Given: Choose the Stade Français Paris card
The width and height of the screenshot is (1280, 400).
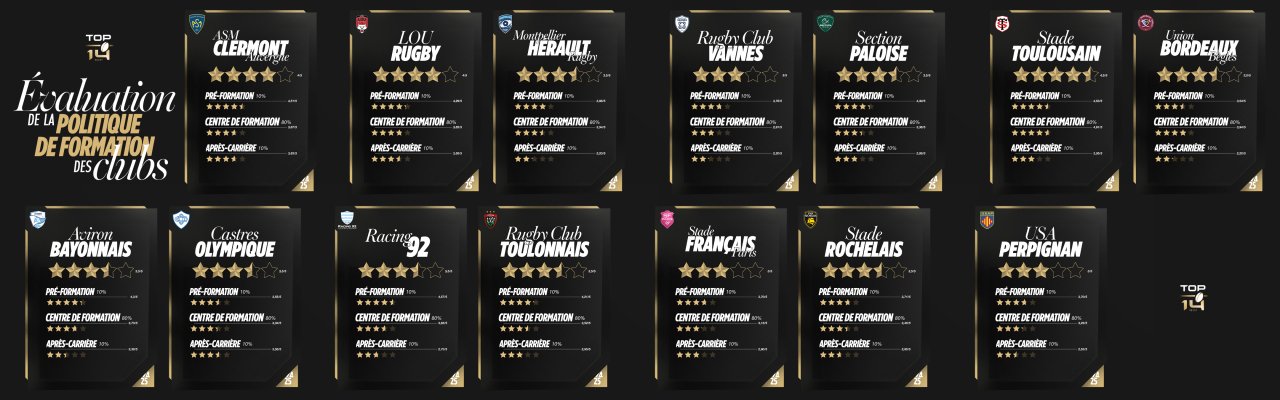Looking at the screenshot, I should coord(722,296).
